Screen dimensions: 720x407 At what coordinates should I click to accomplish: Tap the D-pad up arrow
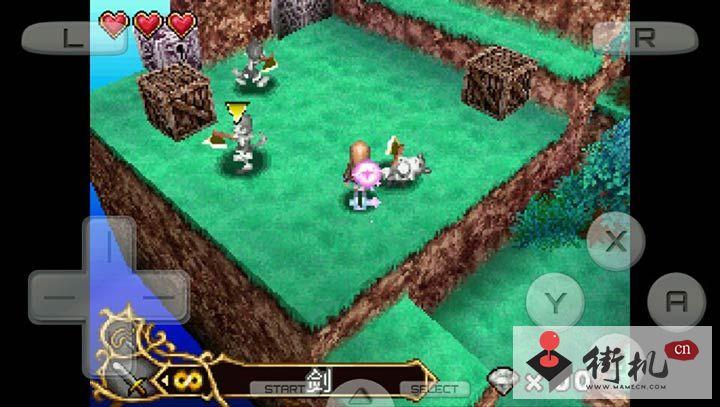pyautogui.click(x=109, y=245)
